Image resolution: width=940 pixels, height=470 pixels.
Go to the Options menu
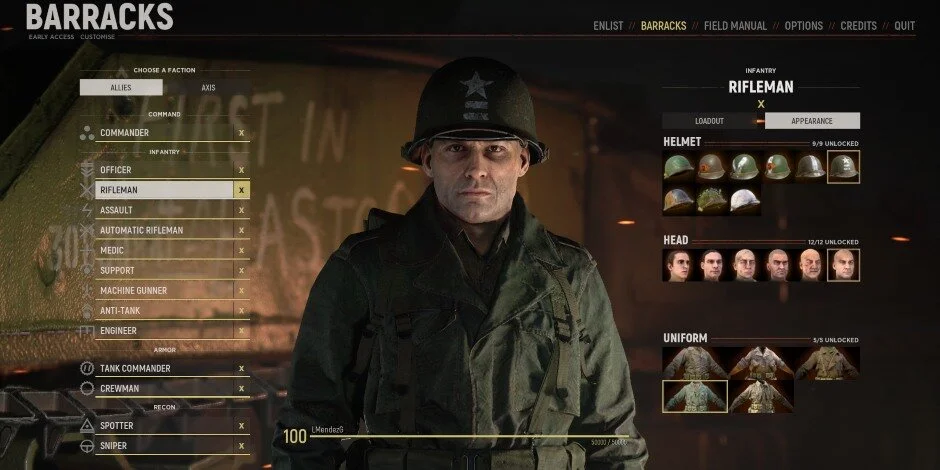coord(804,25)
